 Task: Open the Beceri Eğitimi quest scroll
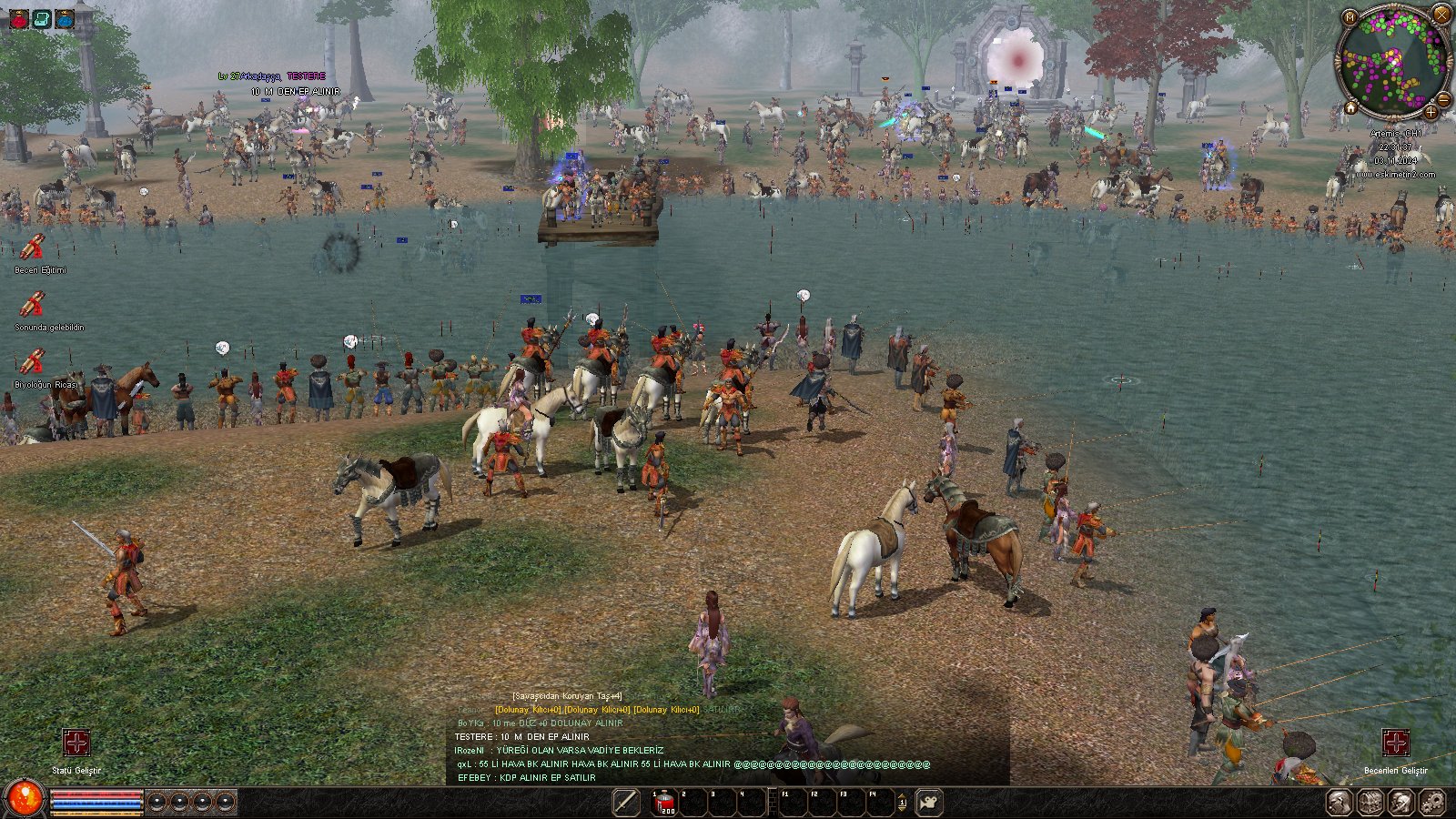[x=33, y=248]
